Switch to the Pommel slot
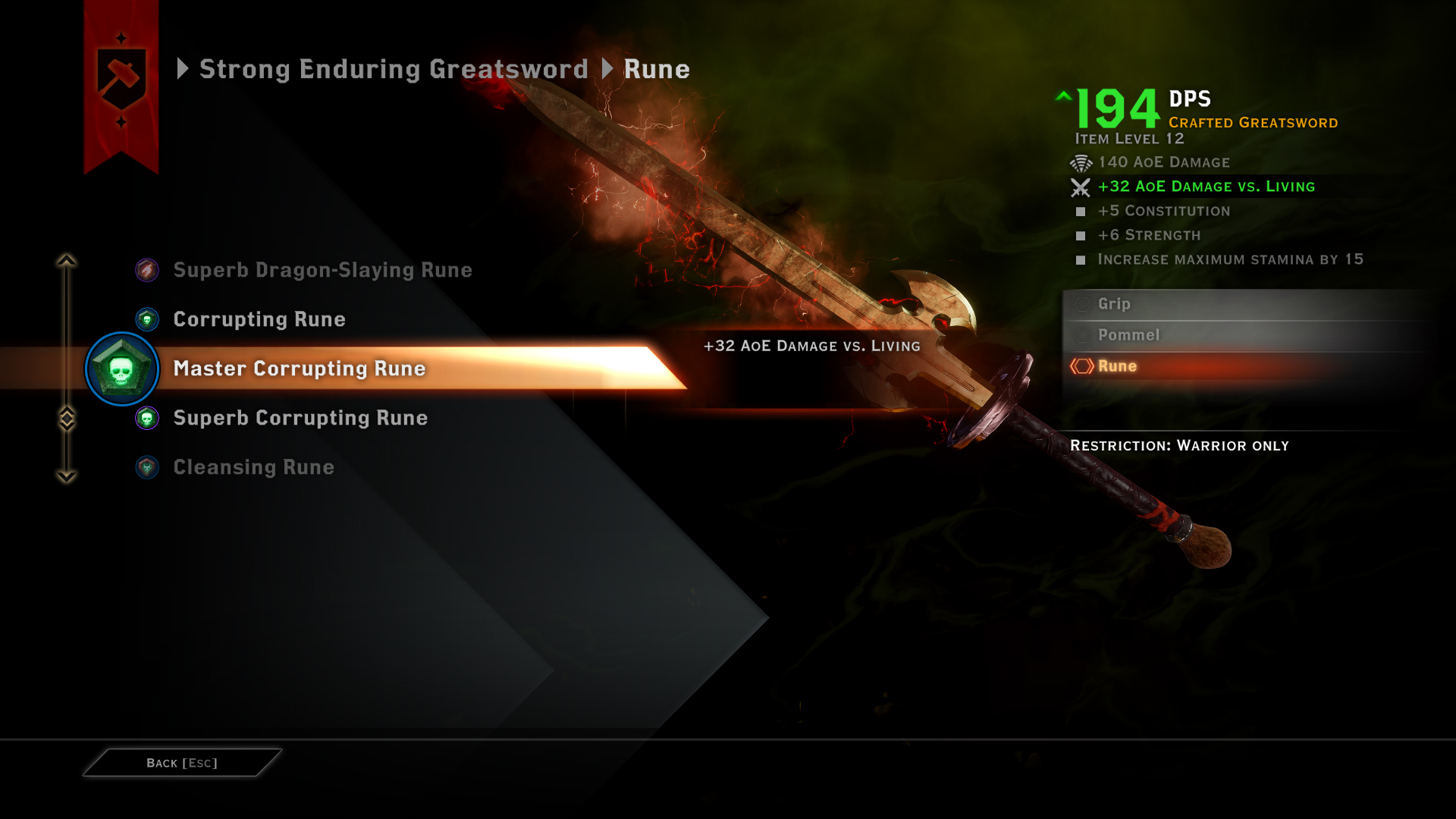The width and height of the screenshot is (1456, 819). point(1130,334)
